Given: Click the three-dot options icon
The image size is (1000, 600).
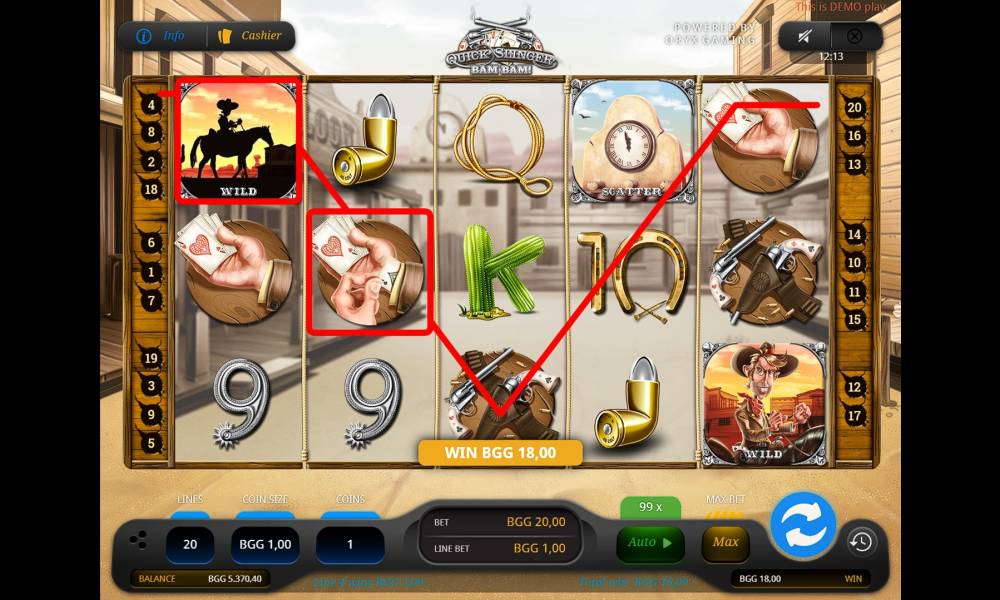Looking at the screenshot, I should click(x=139, y=541).
